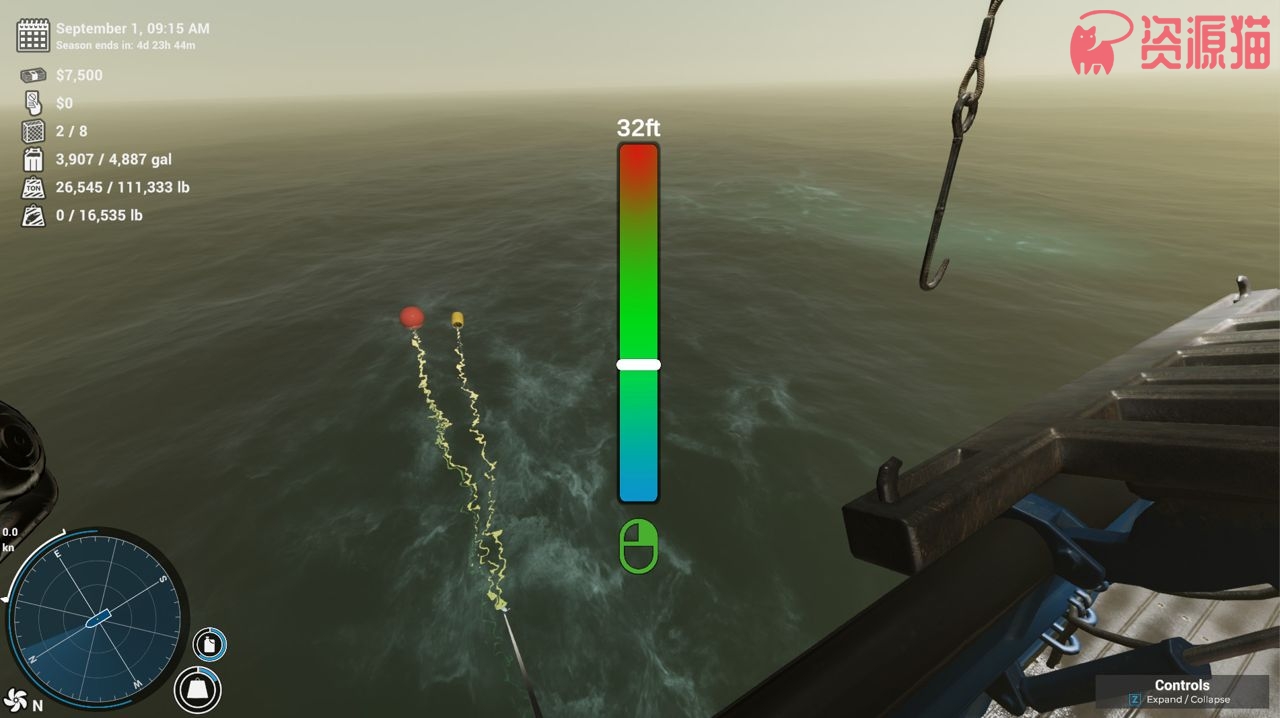Select the weight gauge icon
The image size is (1280, 718).
click(198, 689)
